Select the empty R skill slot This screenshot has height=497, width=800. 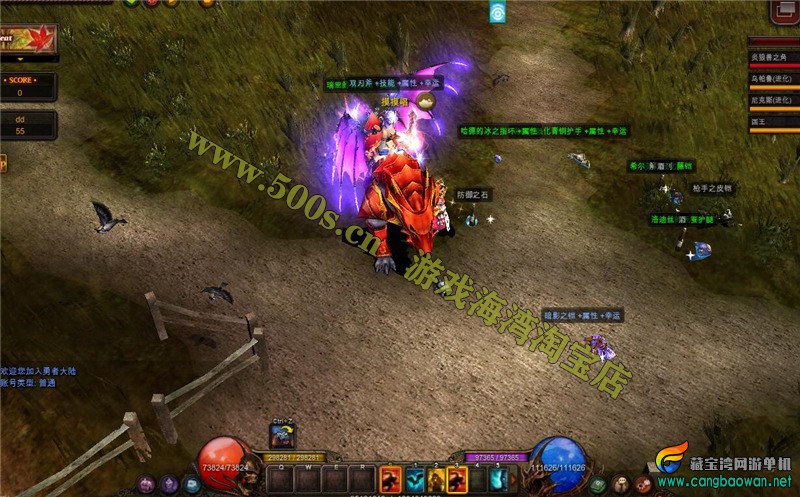pos(363,478)
